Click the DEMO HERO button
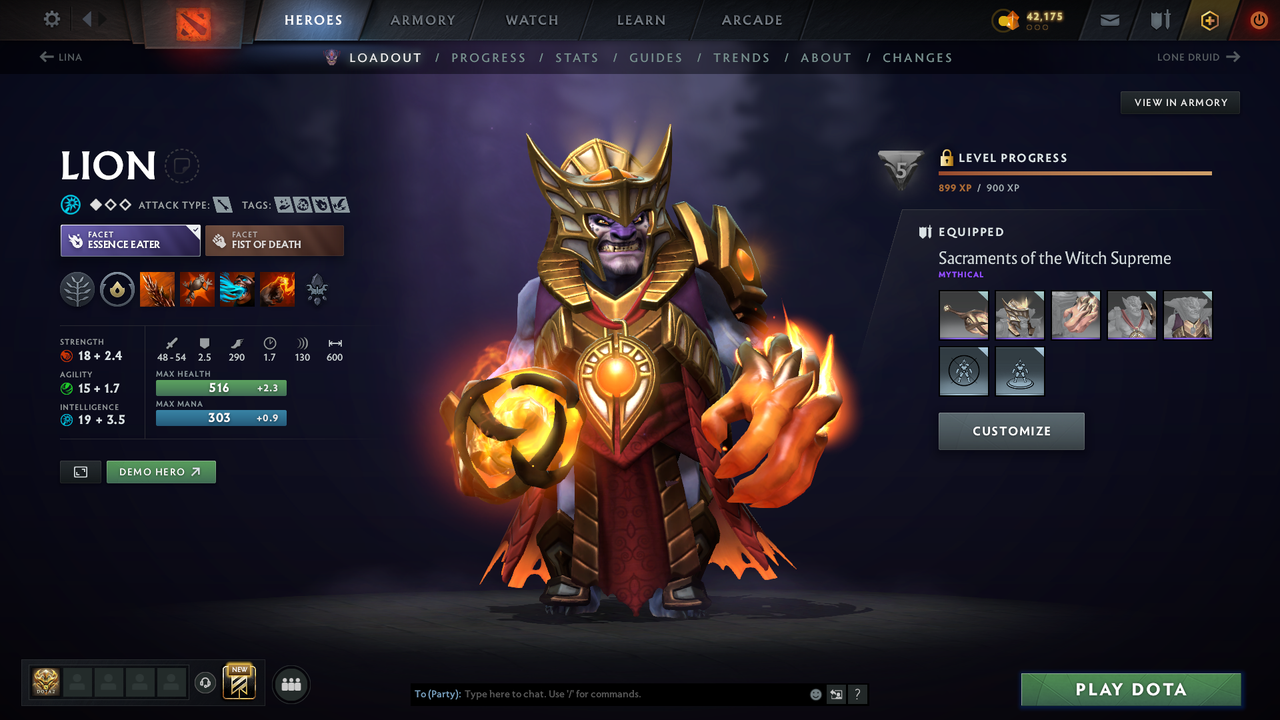1280x720 pixels. point(160,471)
